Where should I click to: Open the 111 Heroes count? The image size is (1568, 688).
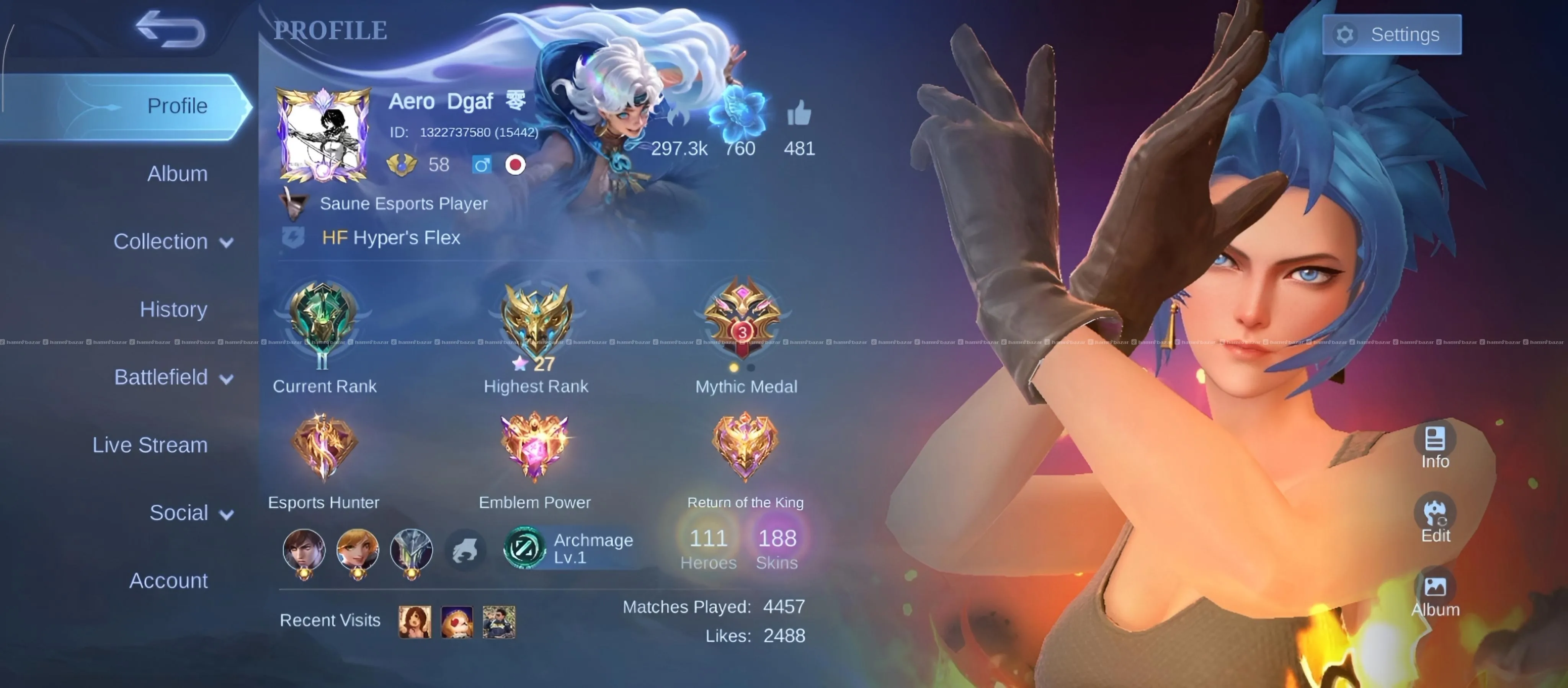[x=708, y=547]
